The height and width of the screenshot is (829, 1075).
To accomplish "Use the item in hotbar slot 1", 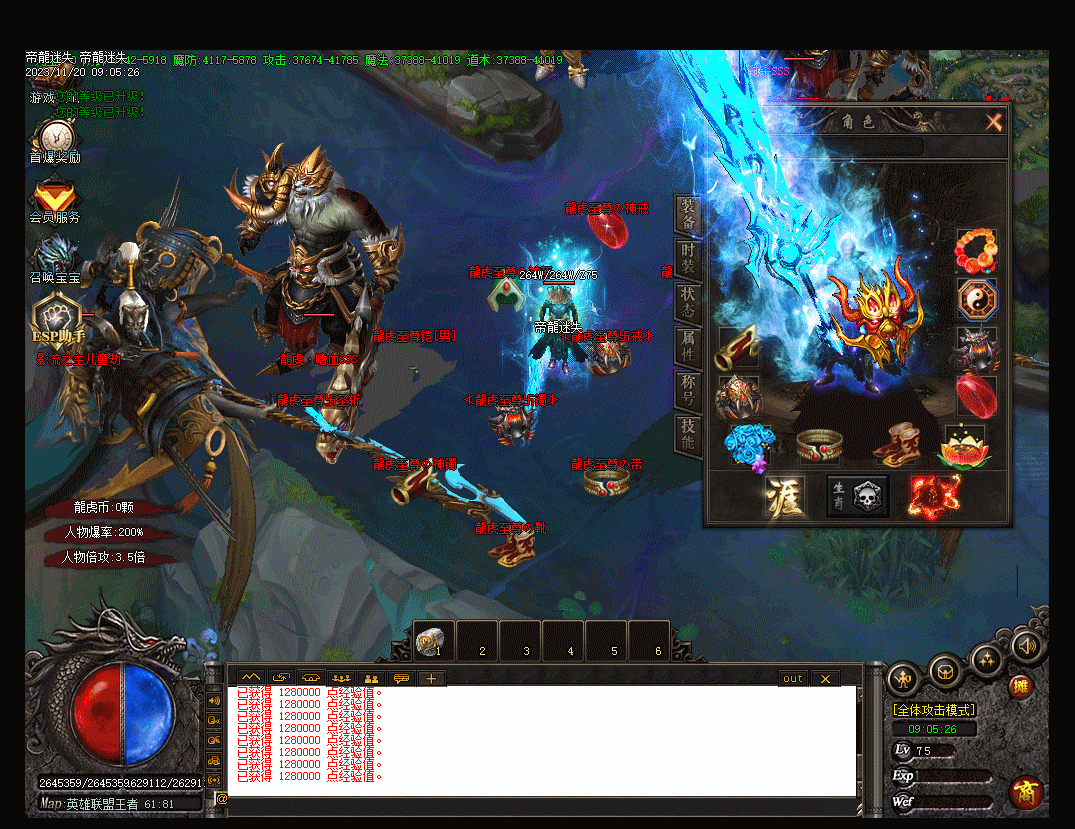I will coord(433,641).
